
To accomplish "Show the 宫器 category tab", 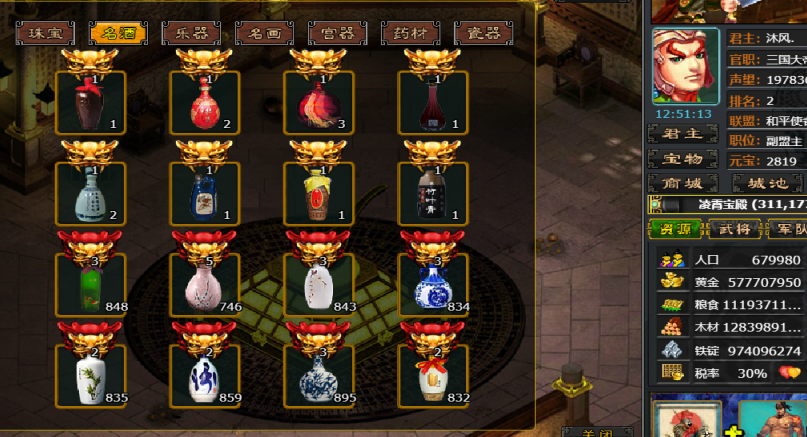I will point(337,33).
